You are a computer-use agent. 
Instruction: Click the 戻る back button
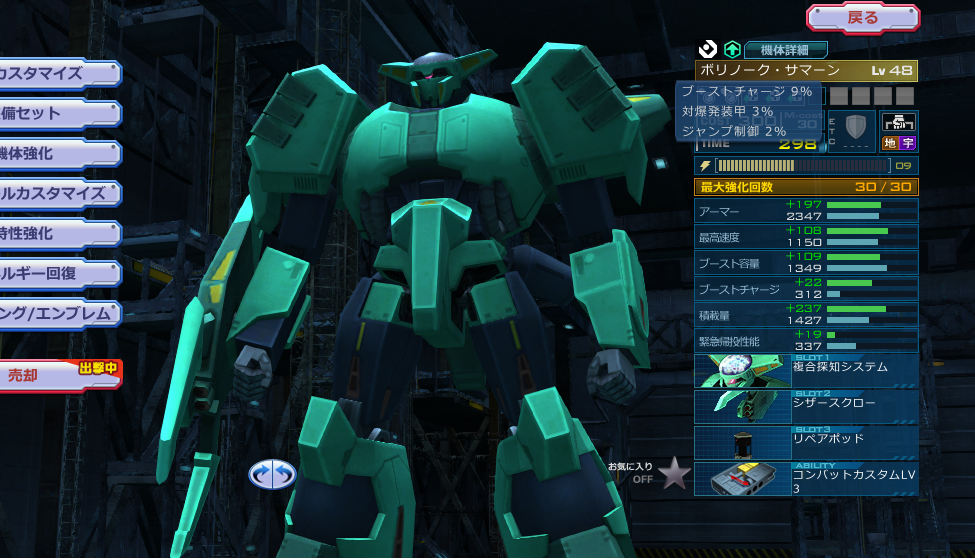pos(862,17)
